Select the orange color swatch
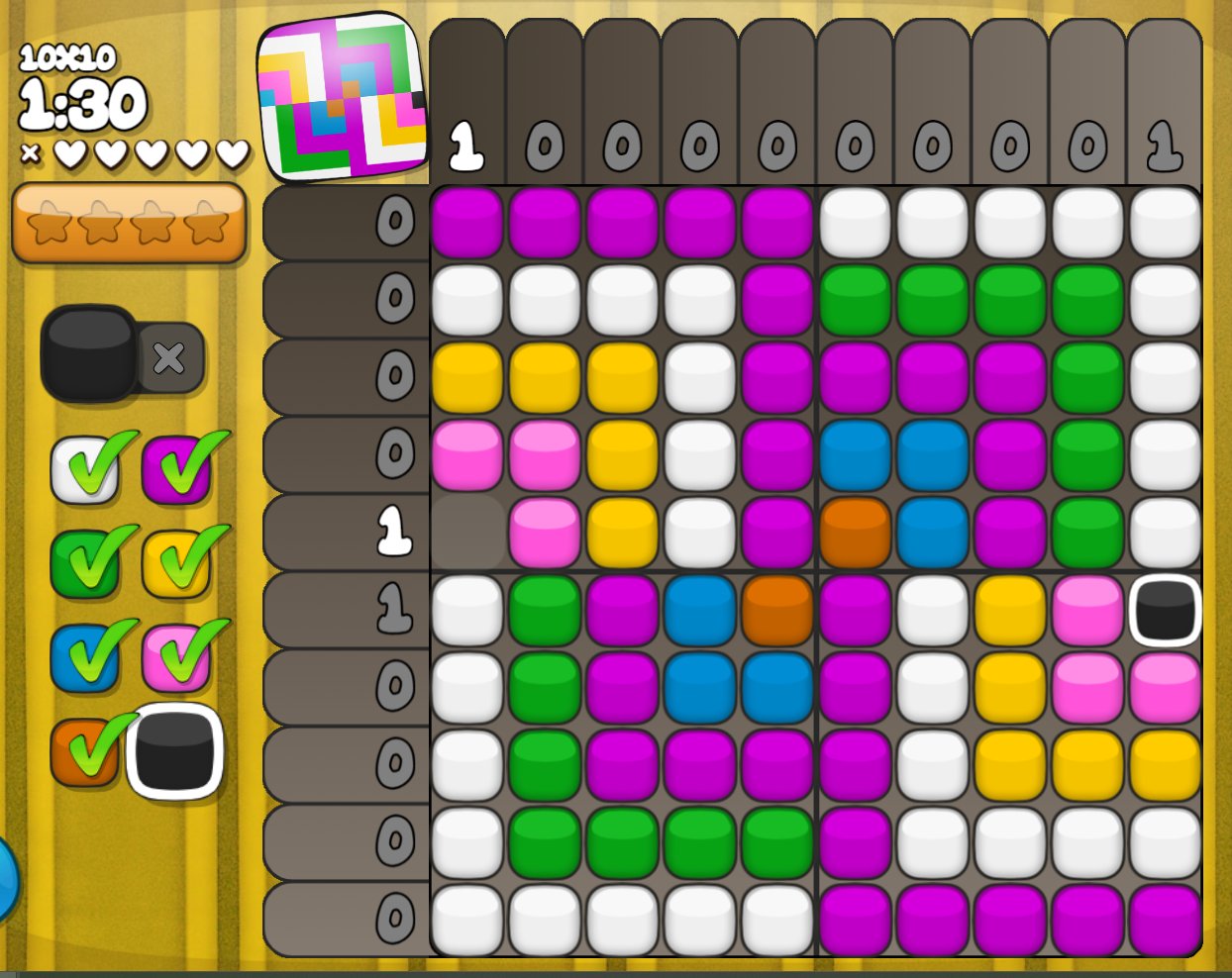Viewport: 1232px width, 978px height. click(x=83, y=752)
